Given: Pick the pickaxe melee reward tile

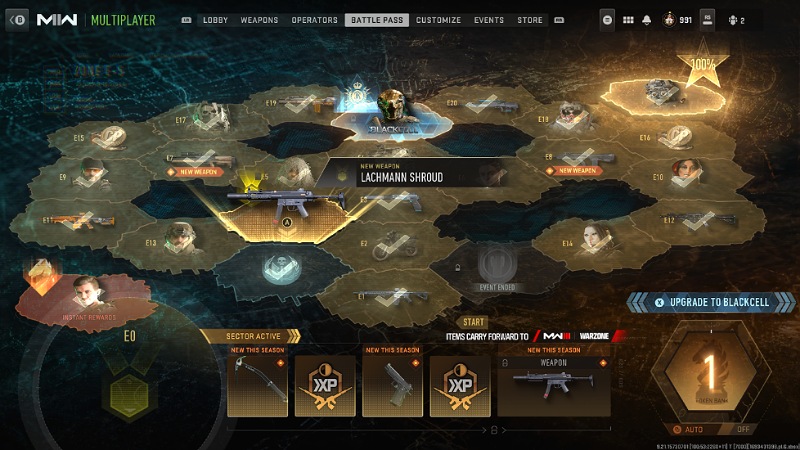Looking at the screenshot, I should click(258, 385).
